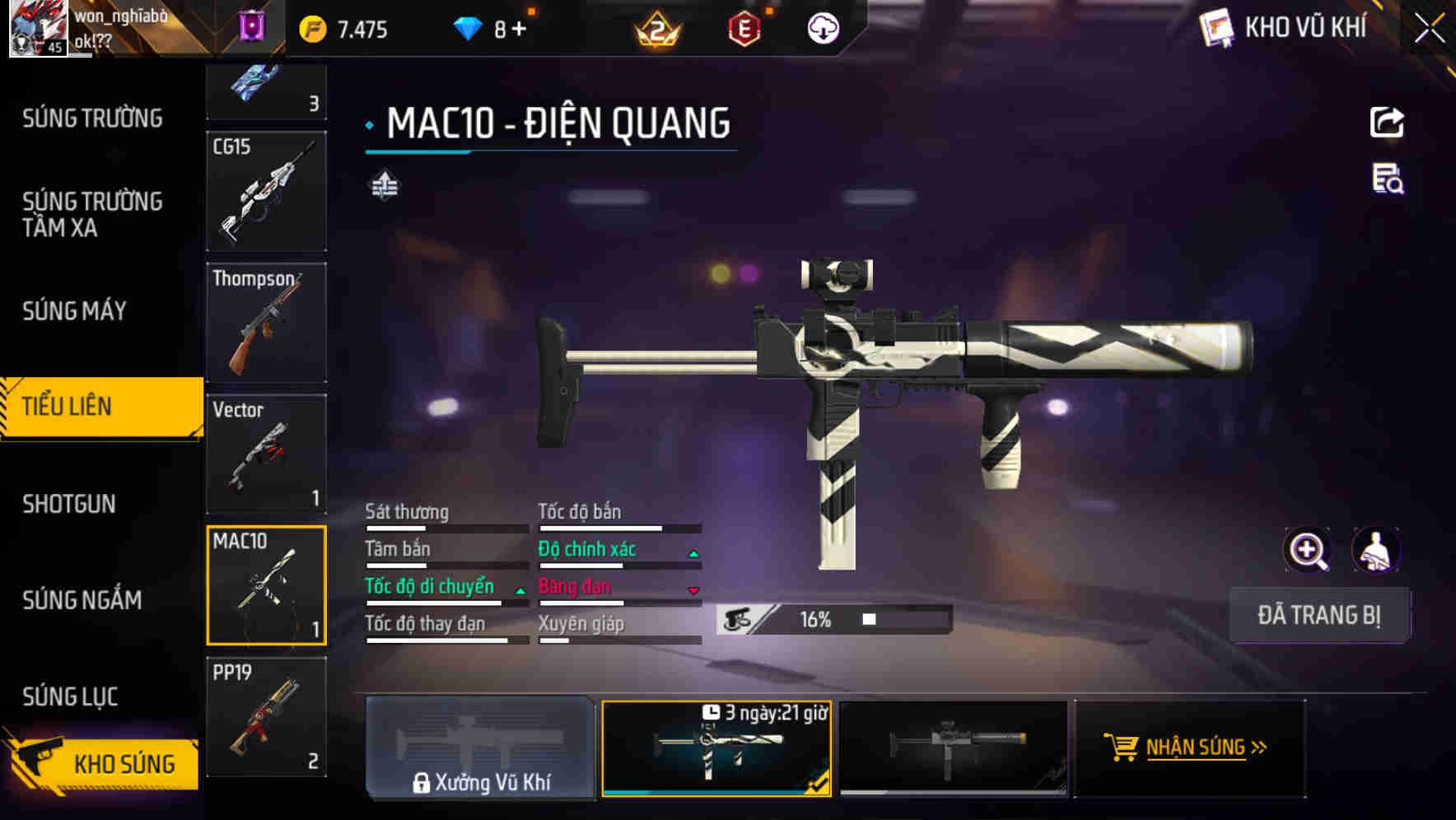The width and height of the screenshot is (1456, 820).
Task: Open the weapon details search icon
Action: pyautogui.click(x=1388, y=179)
